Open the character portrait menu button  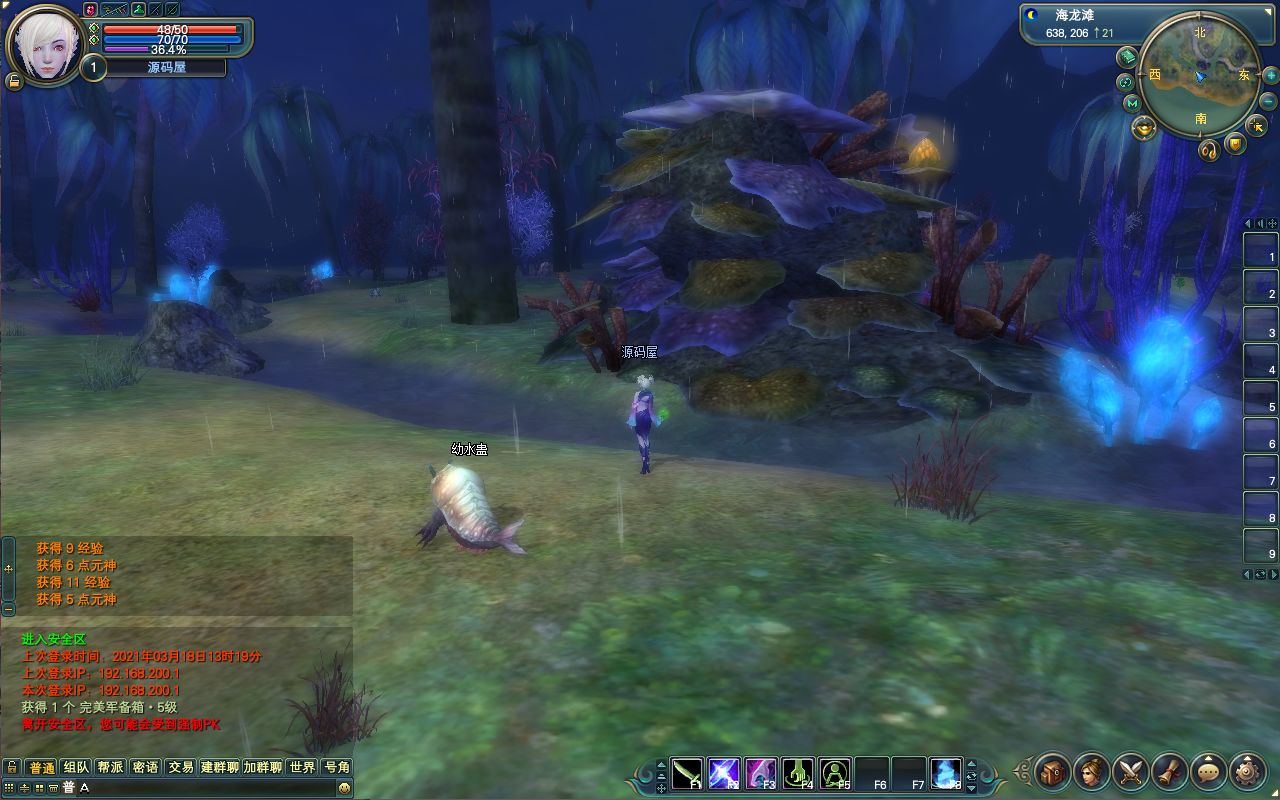[x=1092, y=772]
